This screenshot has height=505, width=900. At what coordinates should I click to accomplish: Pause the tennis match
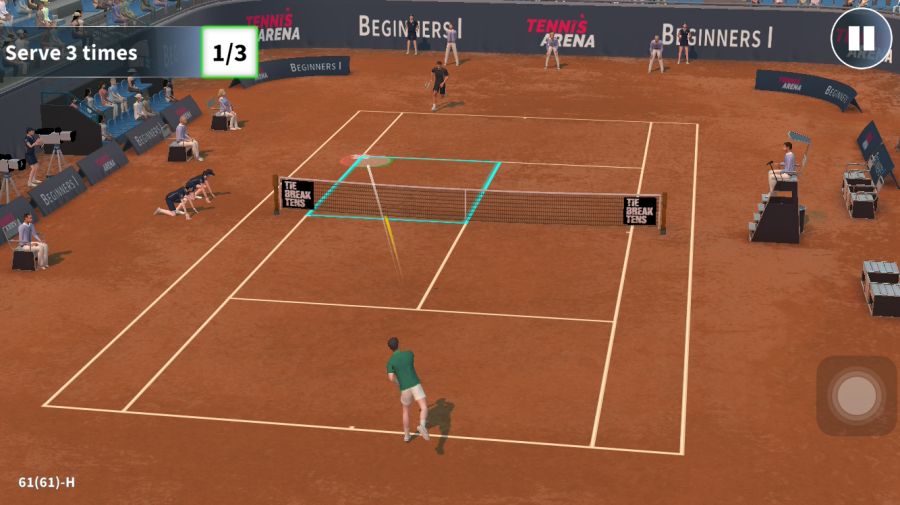(860, 39)
